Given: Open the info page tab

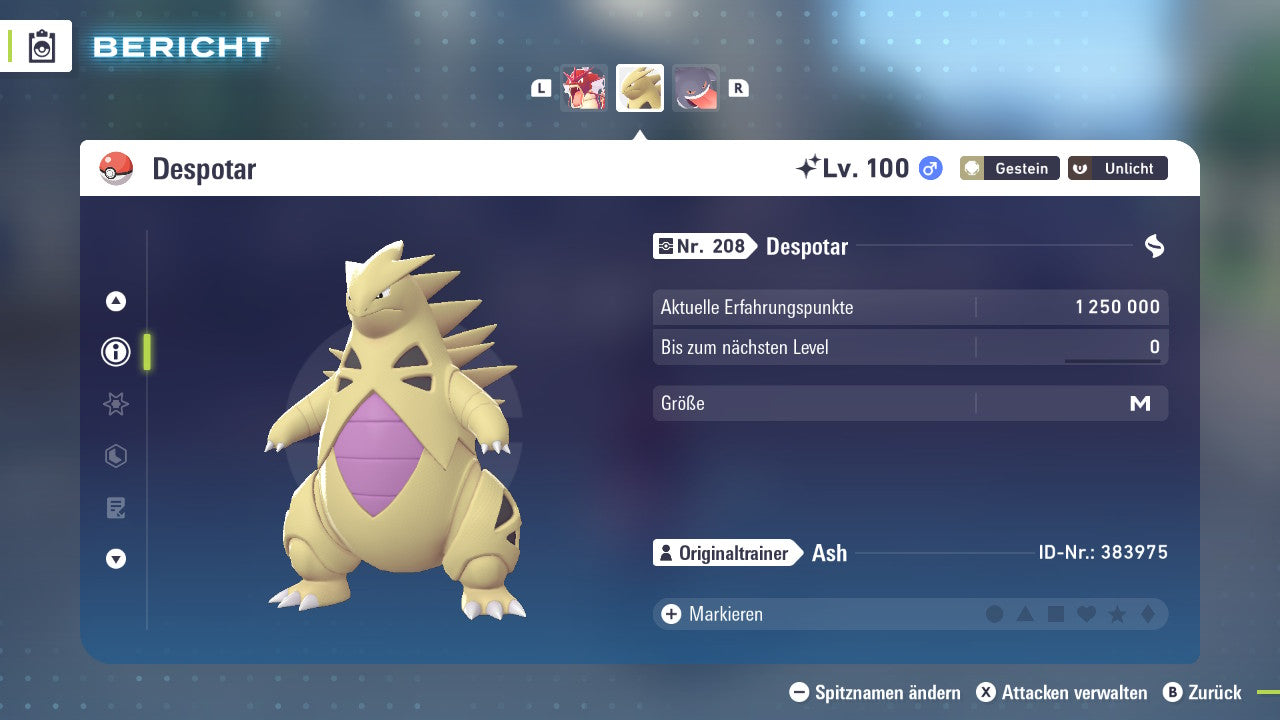Looking at the screenshot, I should (x=116, y=352).
